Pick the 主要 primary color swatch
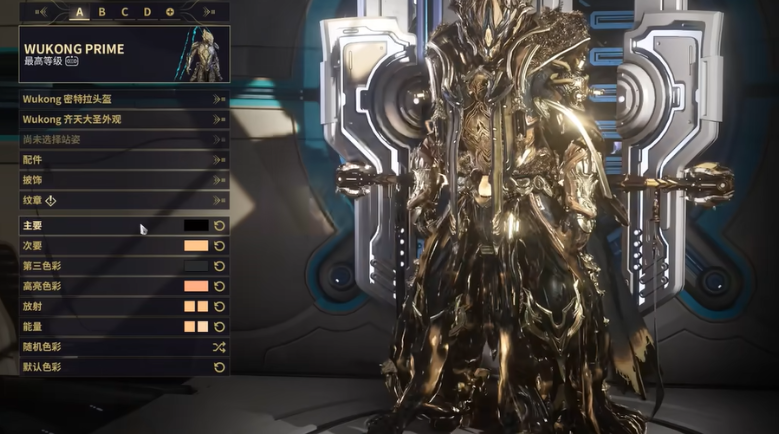Image resolution: width=779 pixels, height=434 pixels. pos(196,226)
